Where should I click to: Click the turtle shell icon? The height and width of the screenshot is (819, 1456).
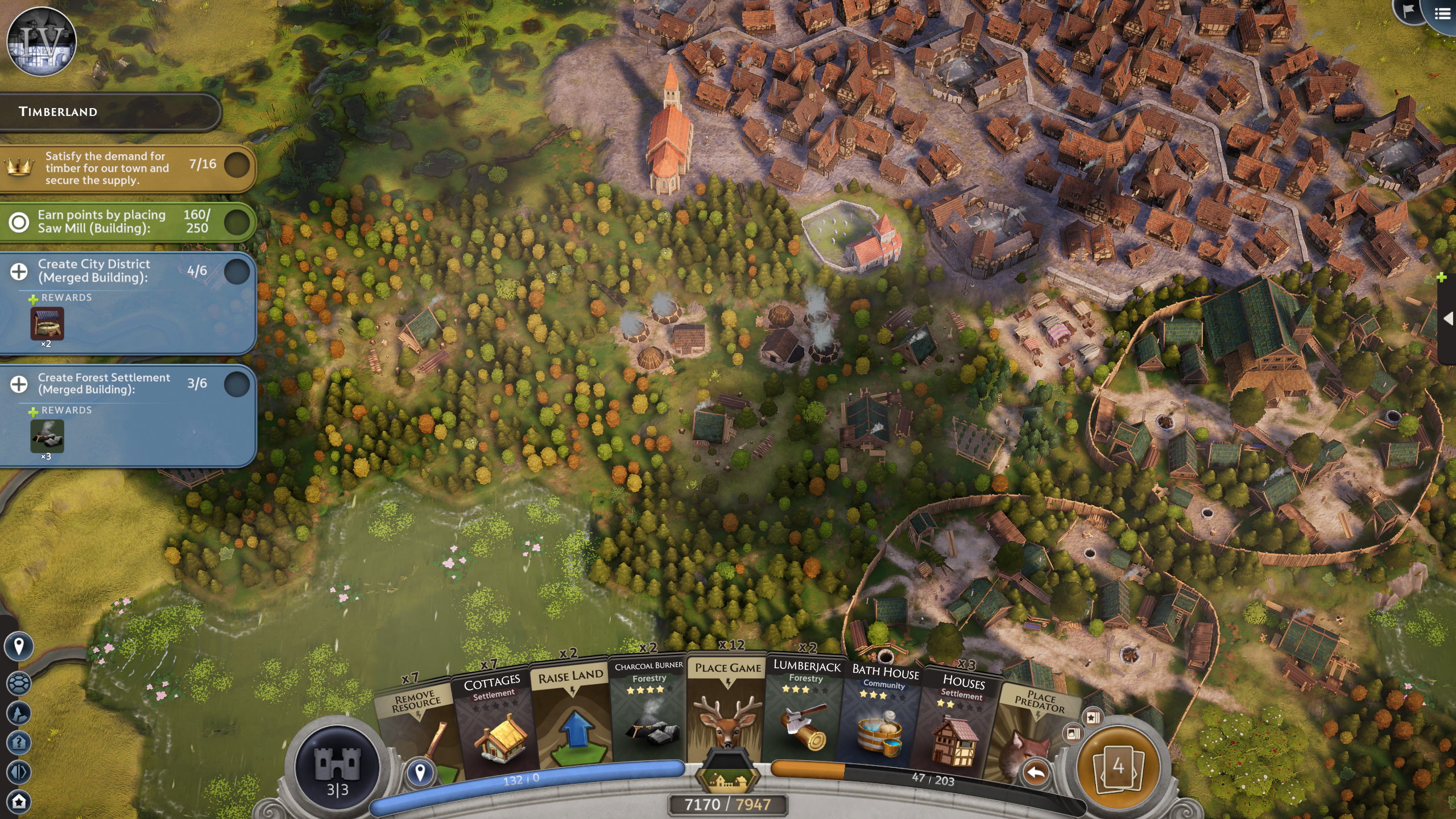(x=19, y=683)
